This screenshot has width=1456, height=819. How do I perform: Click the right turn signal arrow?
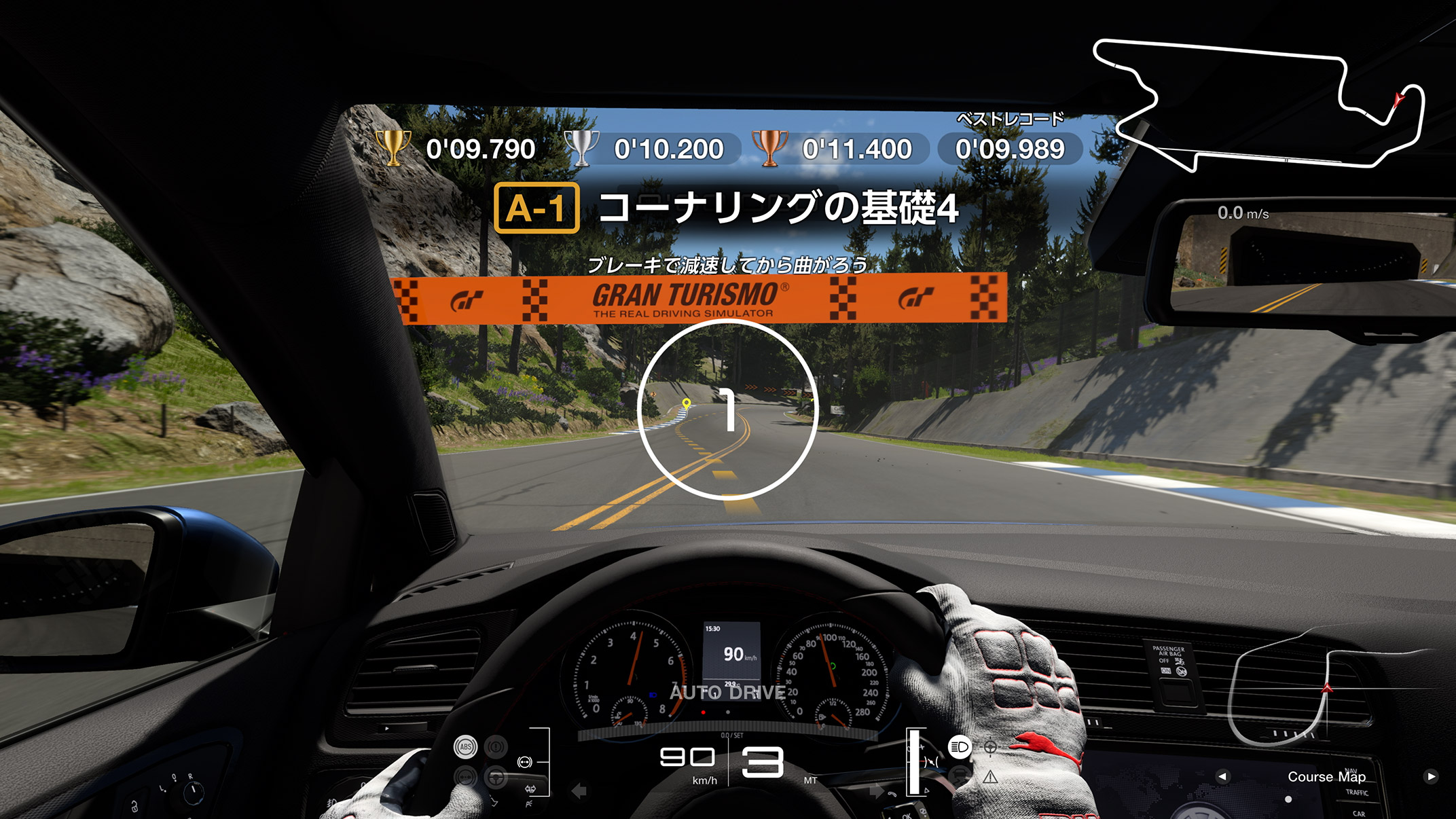point(877,790)
